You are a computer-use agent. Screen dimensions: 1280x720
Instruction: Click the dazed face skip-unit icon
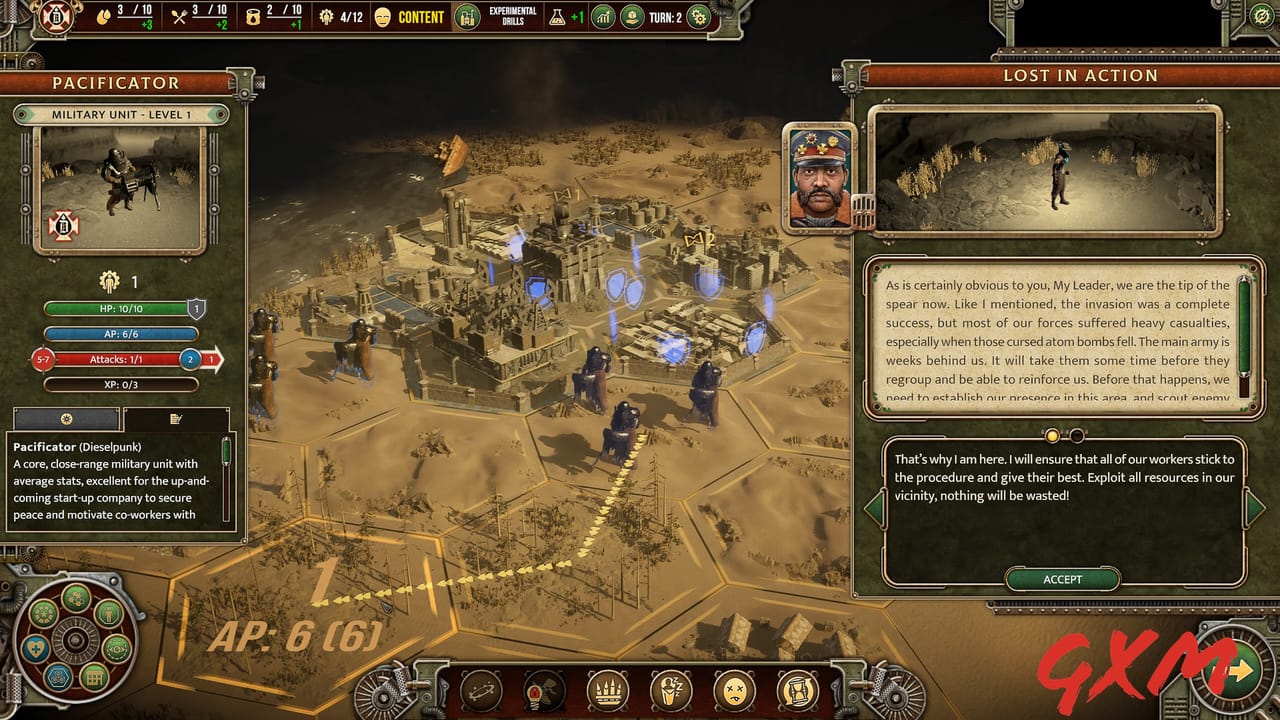732,690
